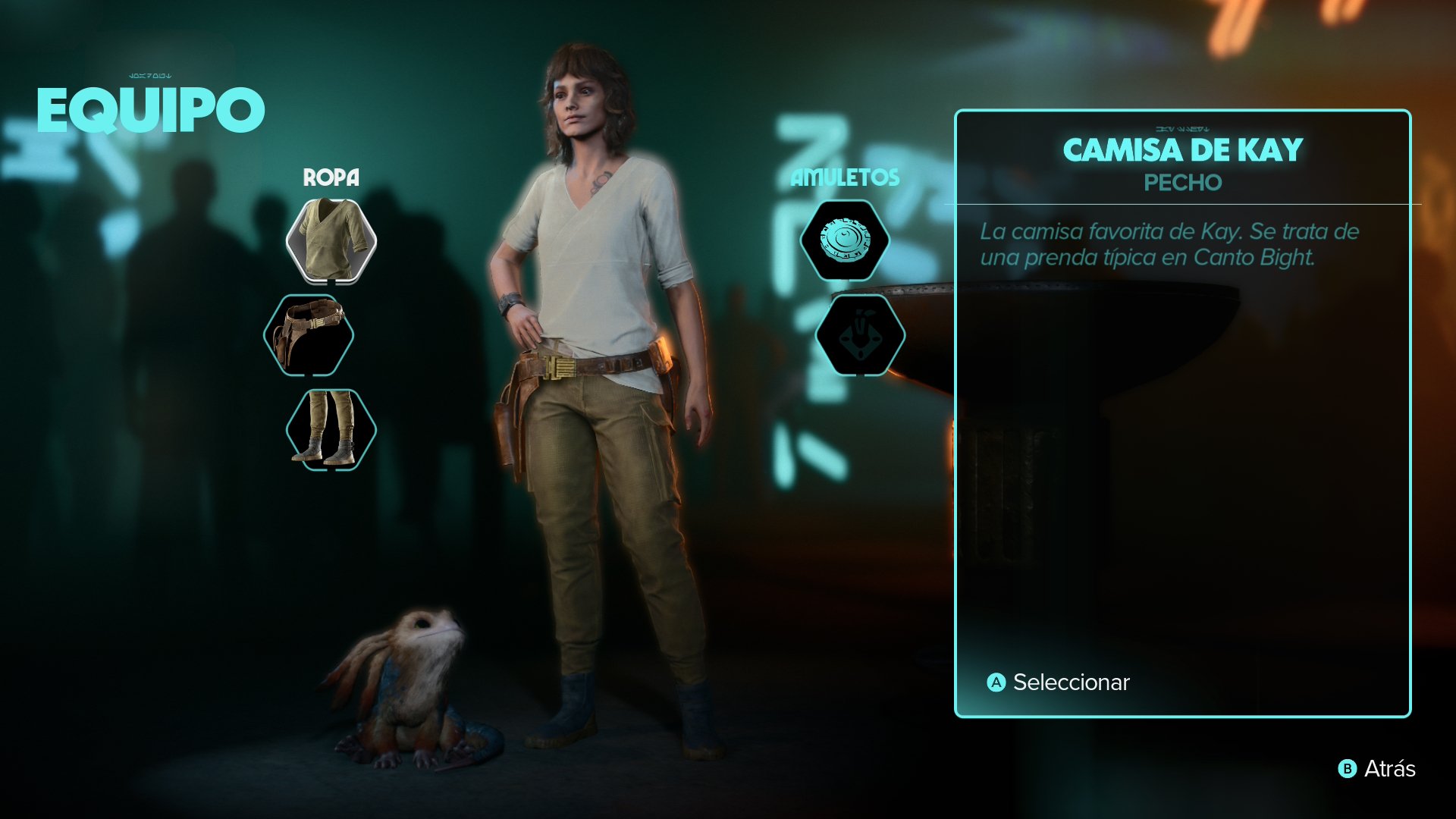
Task: Select the trousers and boots slot
Action: [x=331, y=429]
